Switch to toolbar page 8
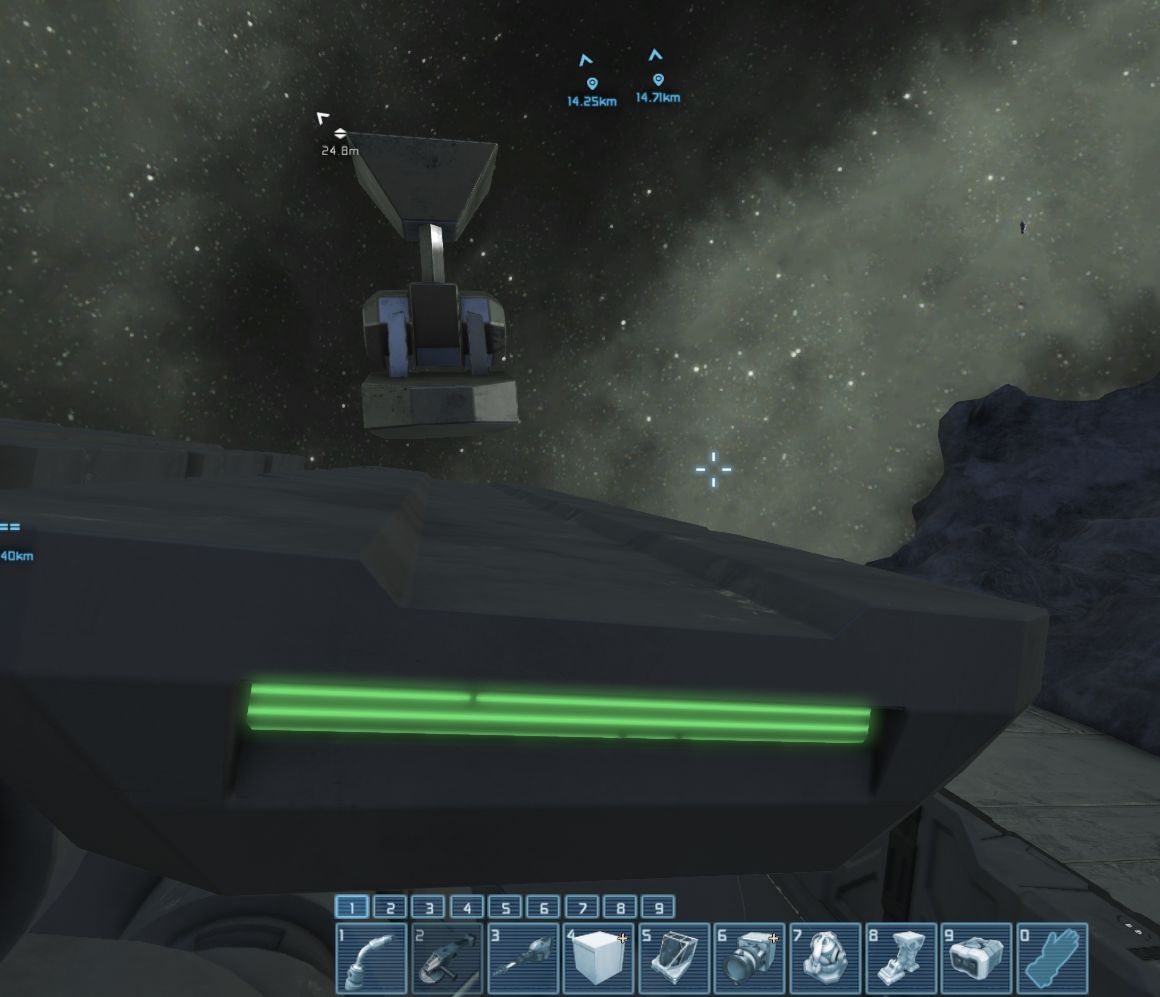The height and width of the screenshot is (997, 1160). pyautogui.click(x=620, y=908)
